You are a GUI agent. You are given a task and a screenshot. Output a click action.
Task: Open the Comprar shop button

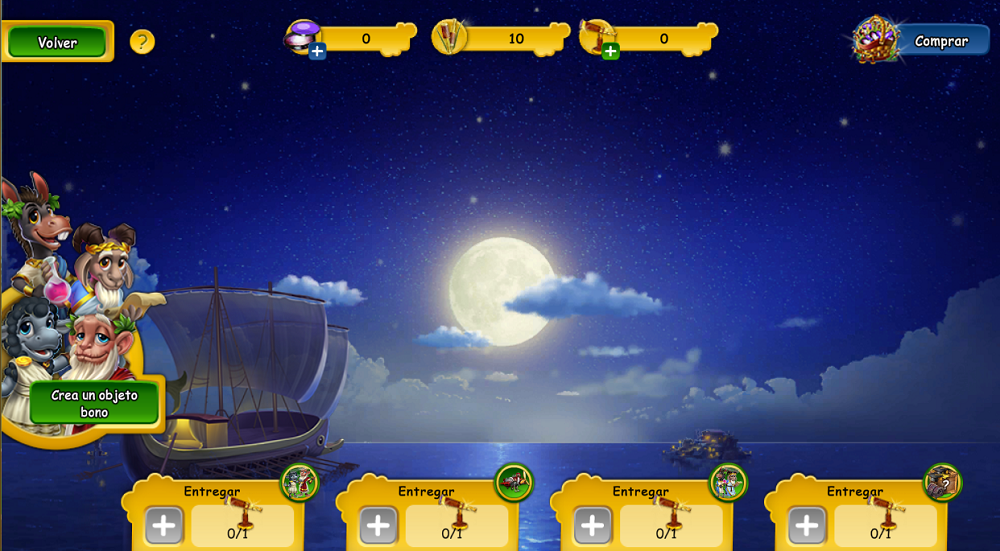[940, 41]
